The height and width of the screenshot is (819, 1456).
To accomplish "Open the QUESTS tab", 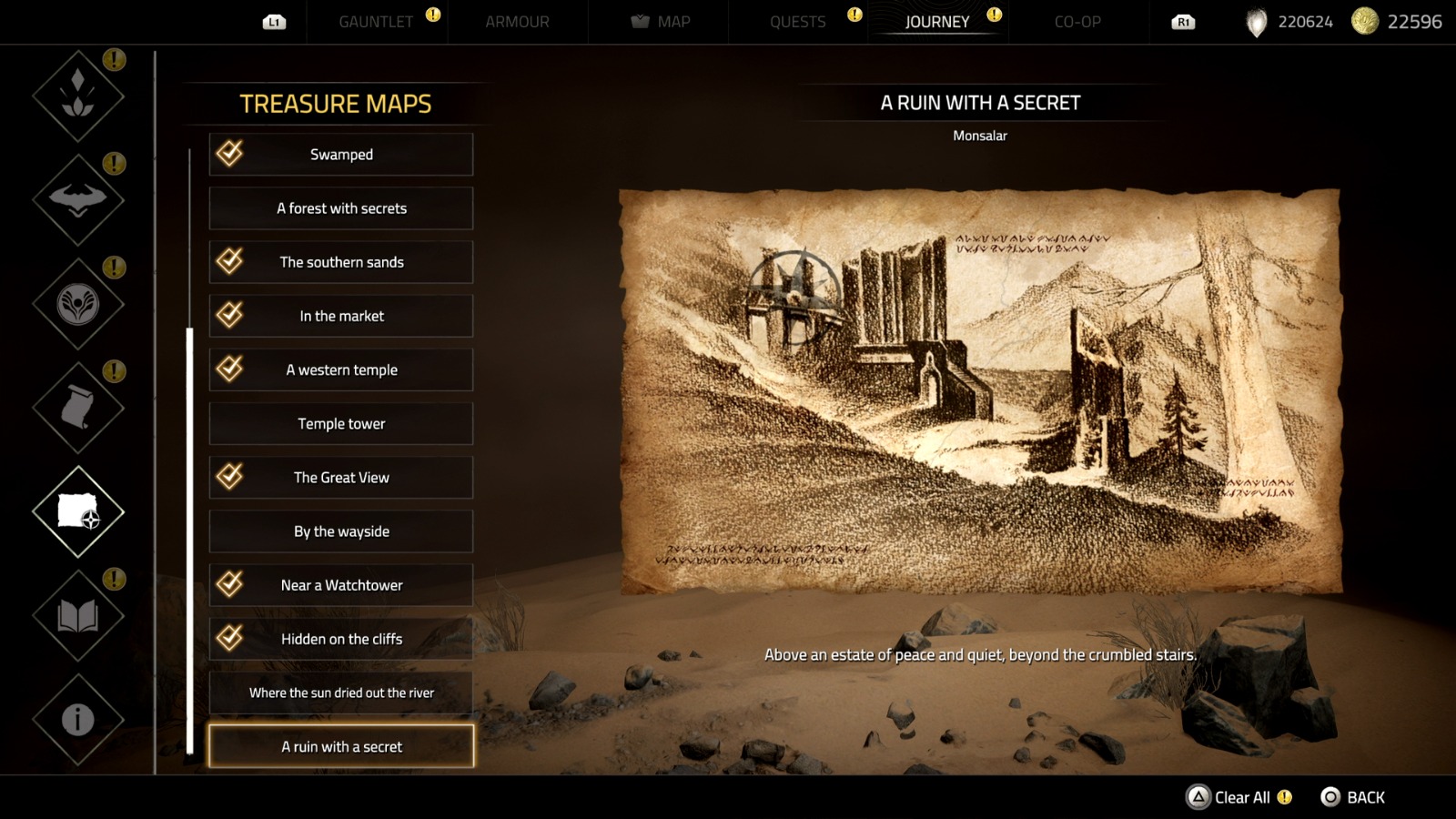I will [x=799, y=22].
